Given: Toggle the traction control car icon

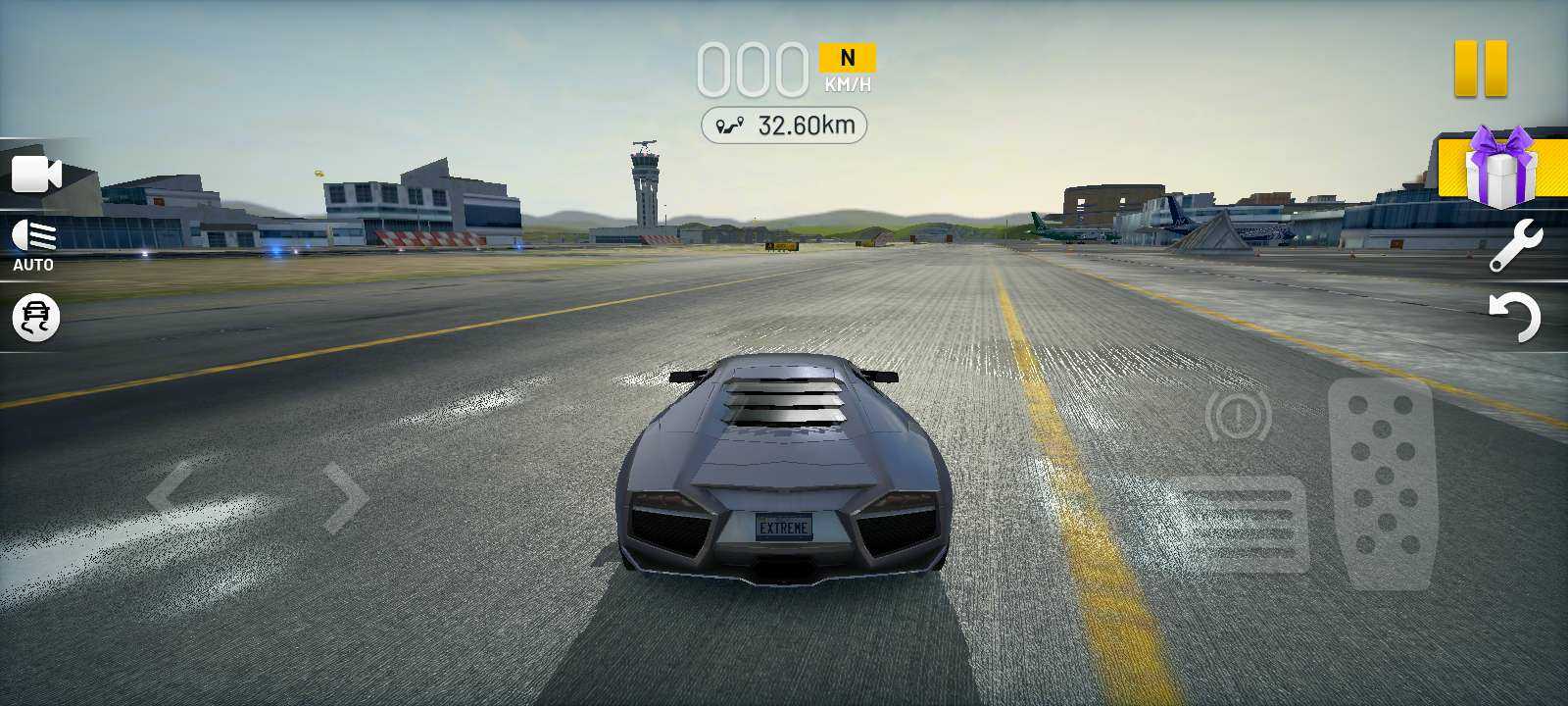Looking at the screenshot, I should coord(36,318).
